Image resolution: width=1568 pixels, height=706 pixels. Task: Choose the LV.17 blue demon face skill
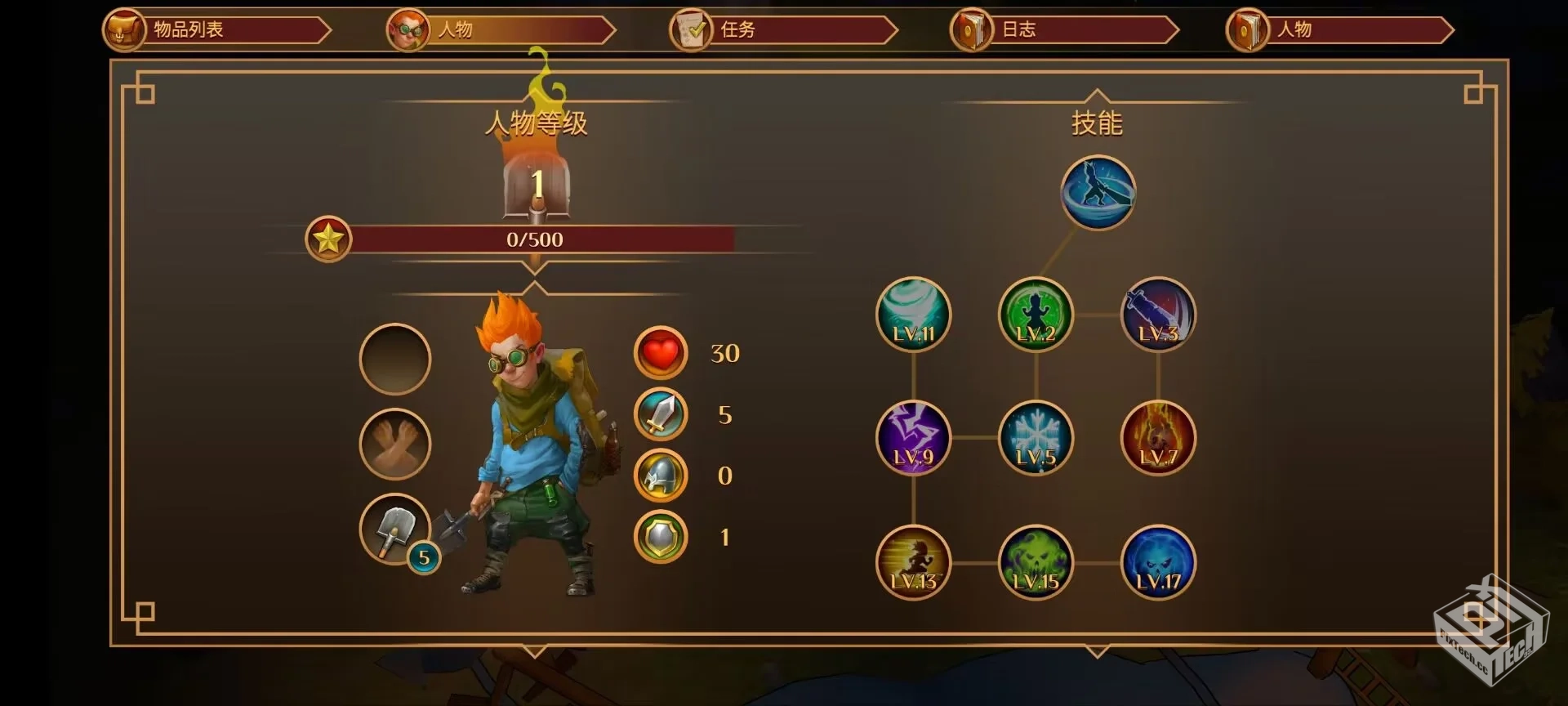click(x=1158, y=562)
